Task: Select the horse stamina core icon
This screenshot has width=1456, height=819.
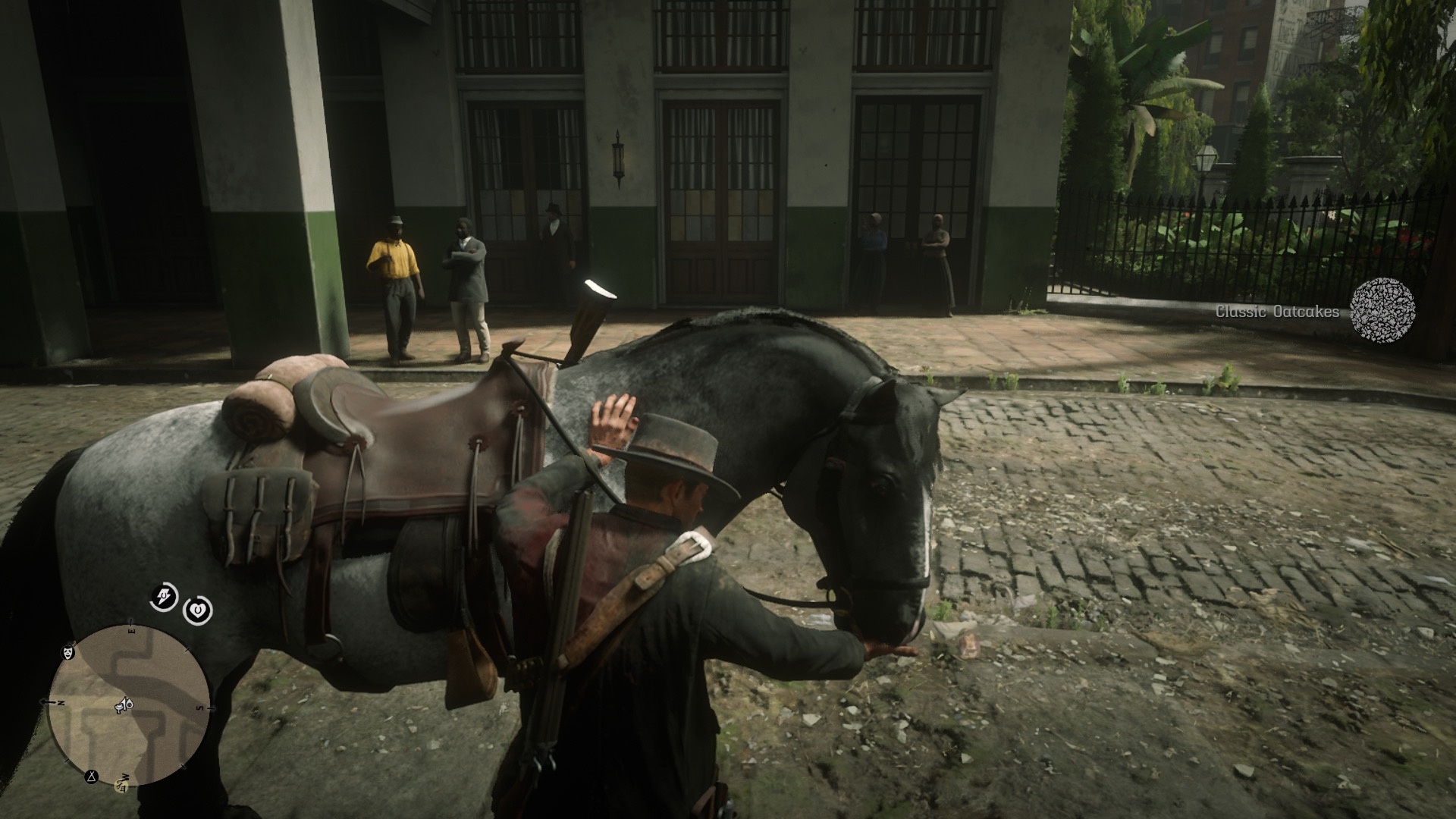Action: [x=164, y=598]
